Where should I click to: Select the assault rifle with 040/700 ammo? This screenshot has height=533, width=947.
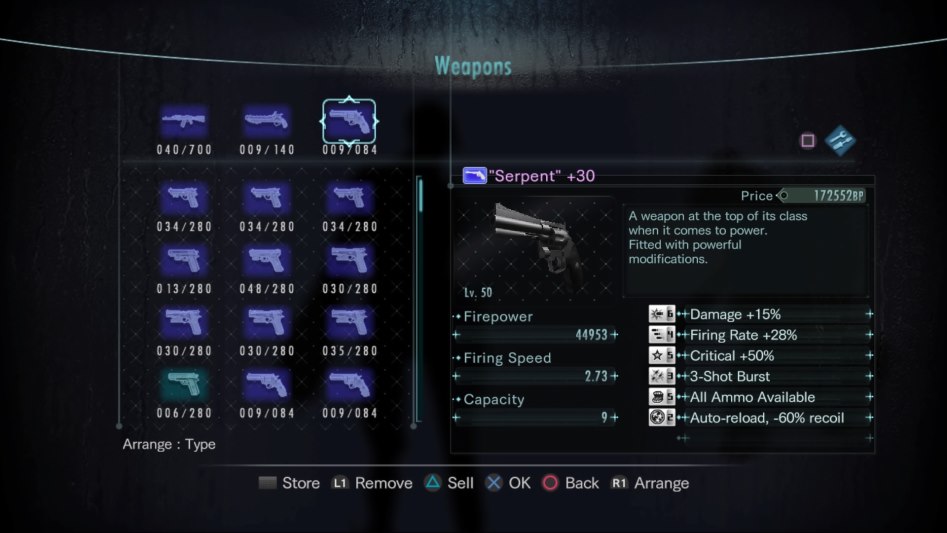(184, 122)
